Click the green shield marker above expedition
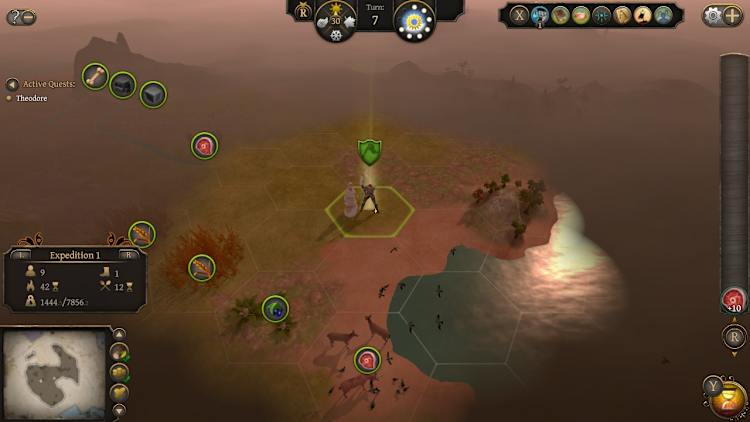 tap(370, 152)
